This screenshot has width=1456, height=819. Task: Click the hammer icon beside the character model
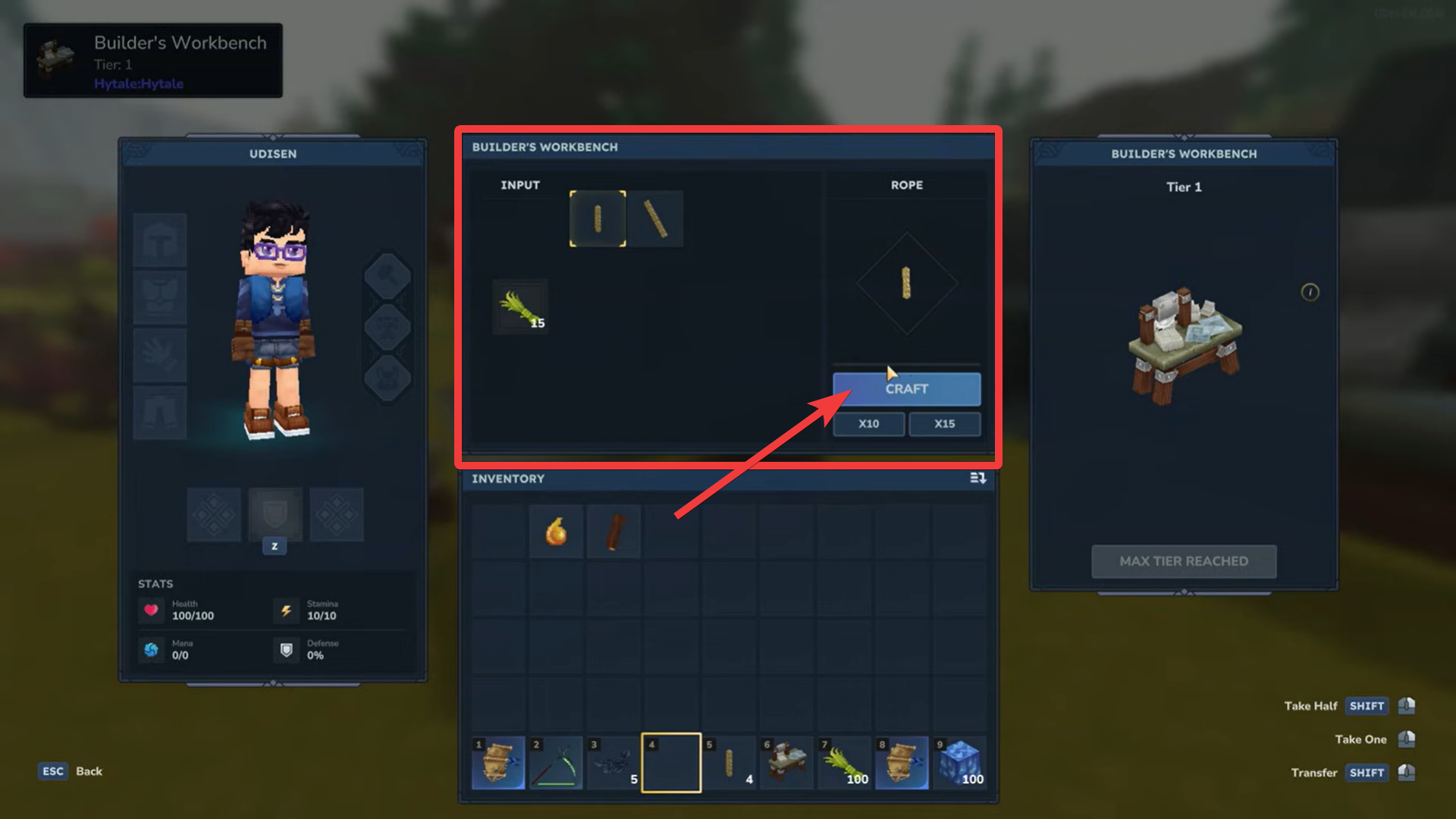(x=388, y=275)
